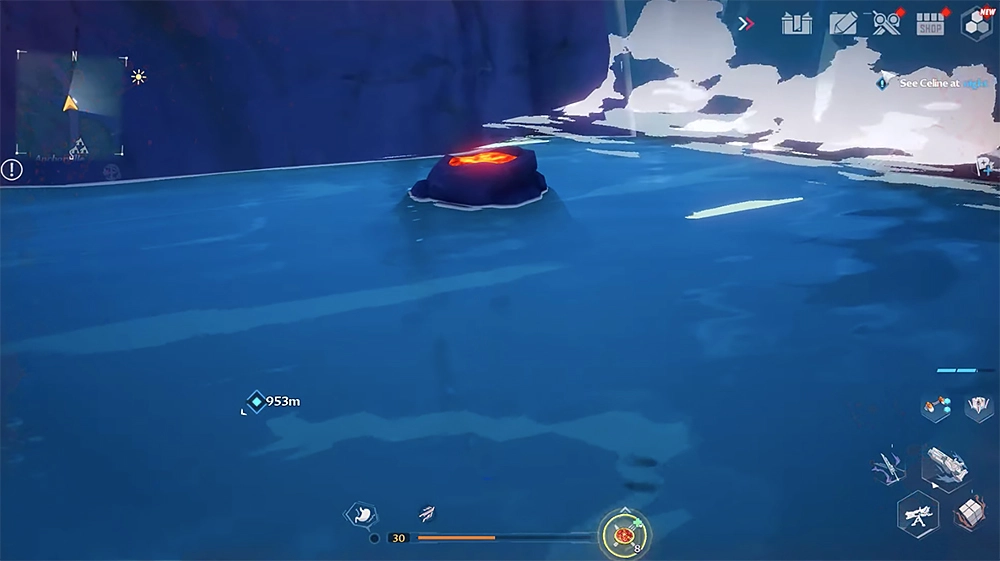The width and height of the screenshot is (1000, 561).
Task: Open the hexagon cluster menu marked NEW
Action: point(976,23)
